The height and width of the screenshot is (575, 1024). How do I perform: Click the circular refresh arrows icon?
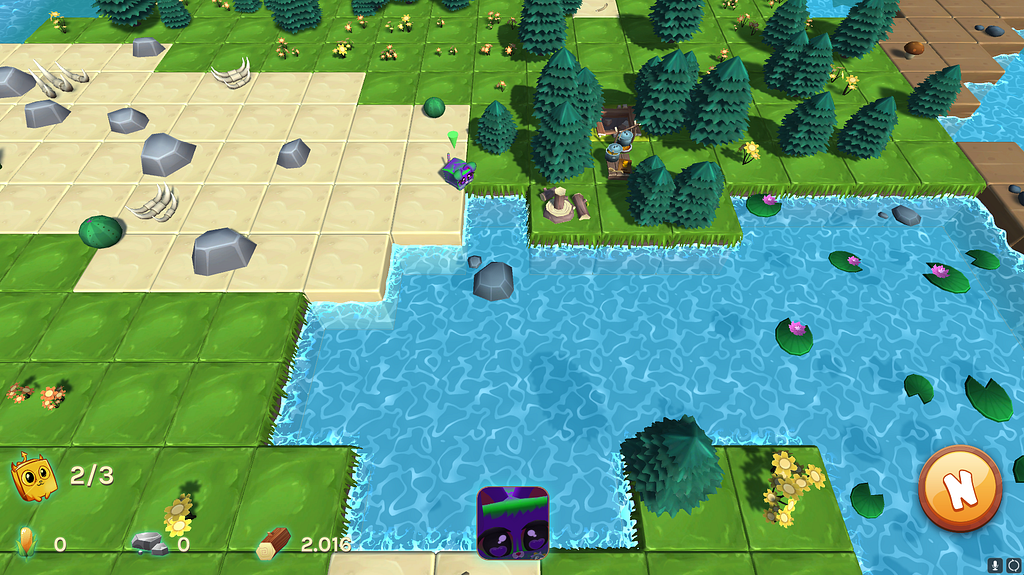[x=1012, y=565]
